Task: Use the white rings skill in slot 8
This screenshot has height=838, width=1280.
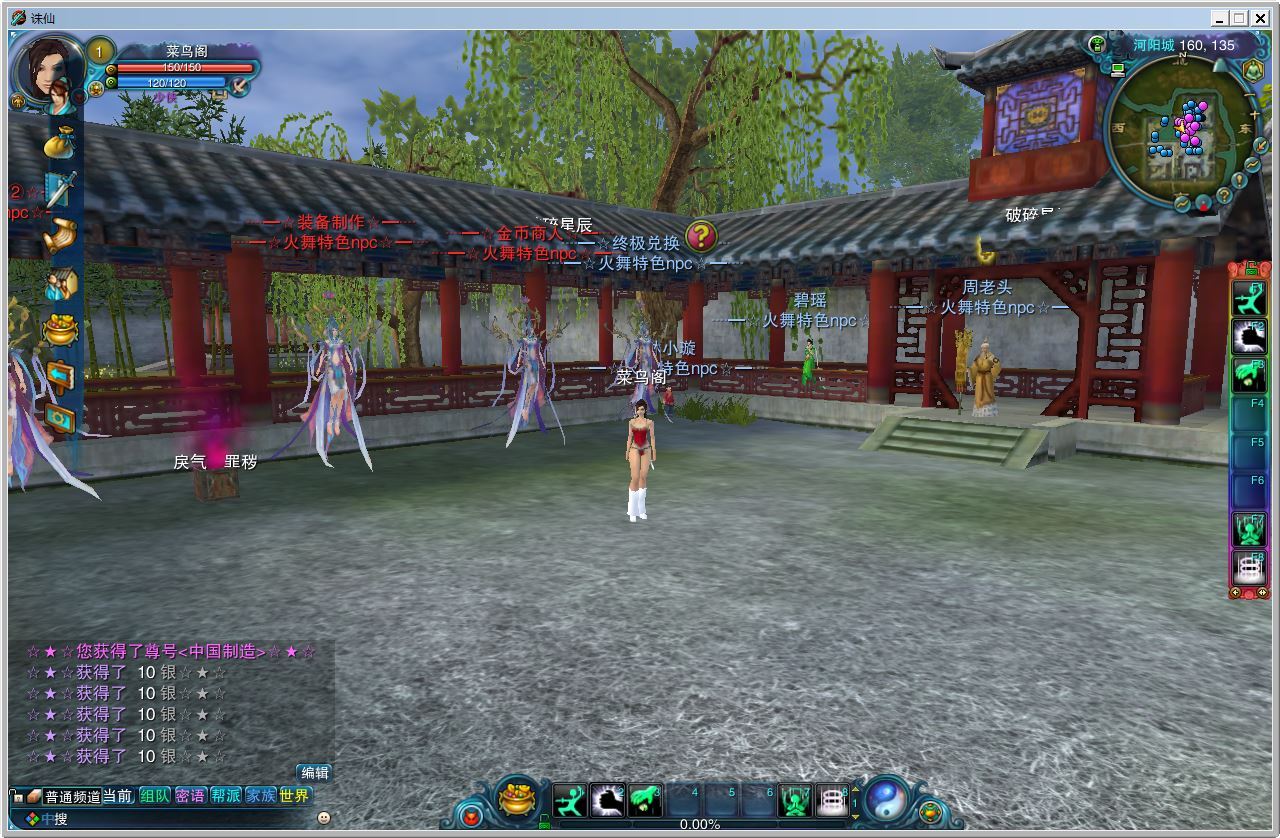Action: tap(832, 800)
